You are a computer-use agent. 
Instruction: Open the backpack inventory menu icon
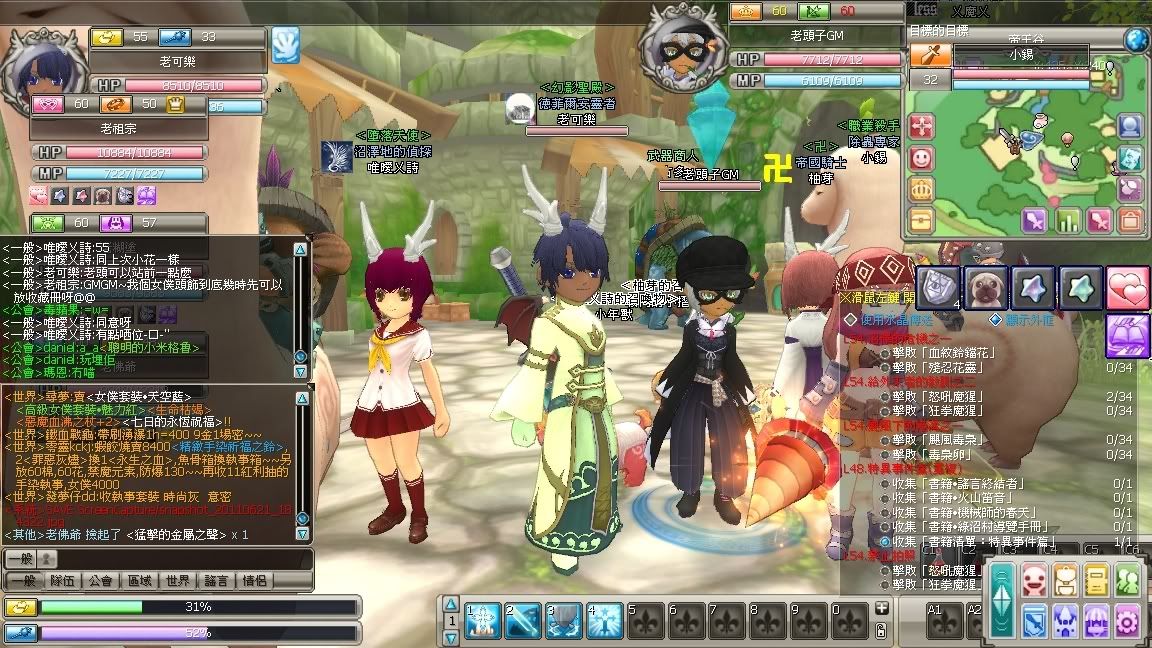pos(1065,580)
